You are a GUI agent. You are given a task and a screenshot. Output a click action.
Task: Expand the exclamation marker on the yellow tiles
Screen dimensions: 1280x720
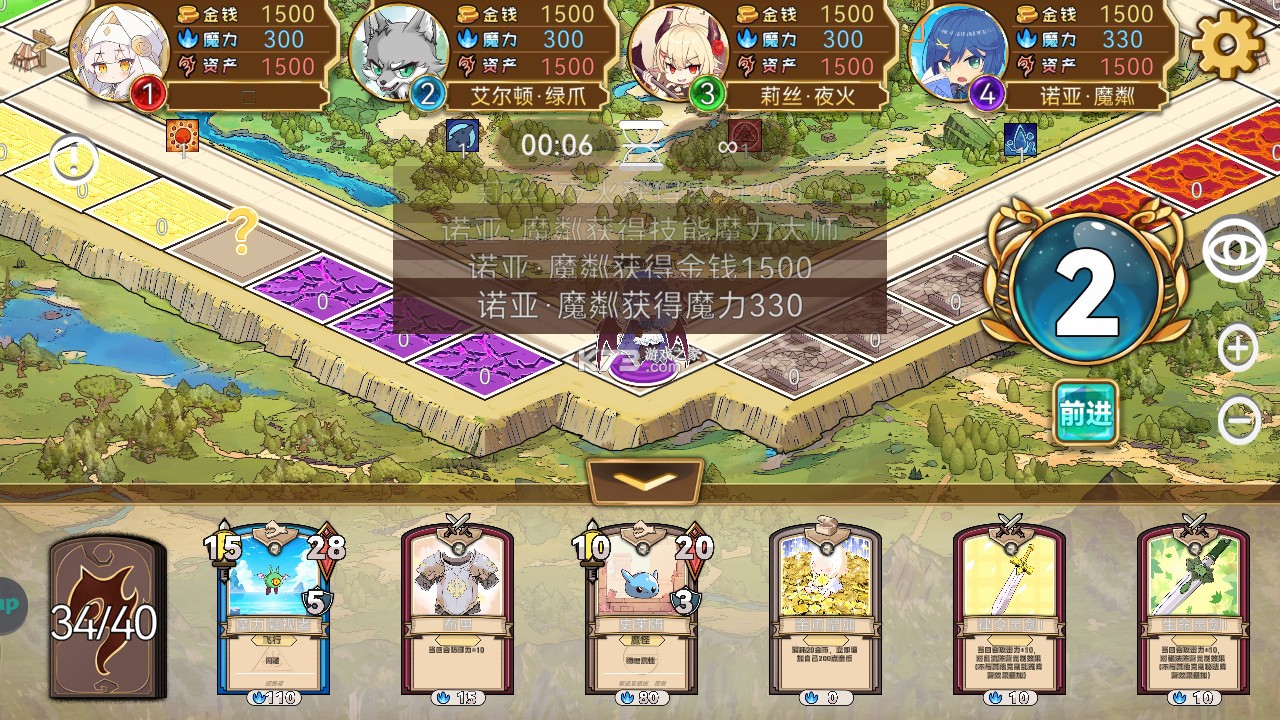click(x=73, y=156)
